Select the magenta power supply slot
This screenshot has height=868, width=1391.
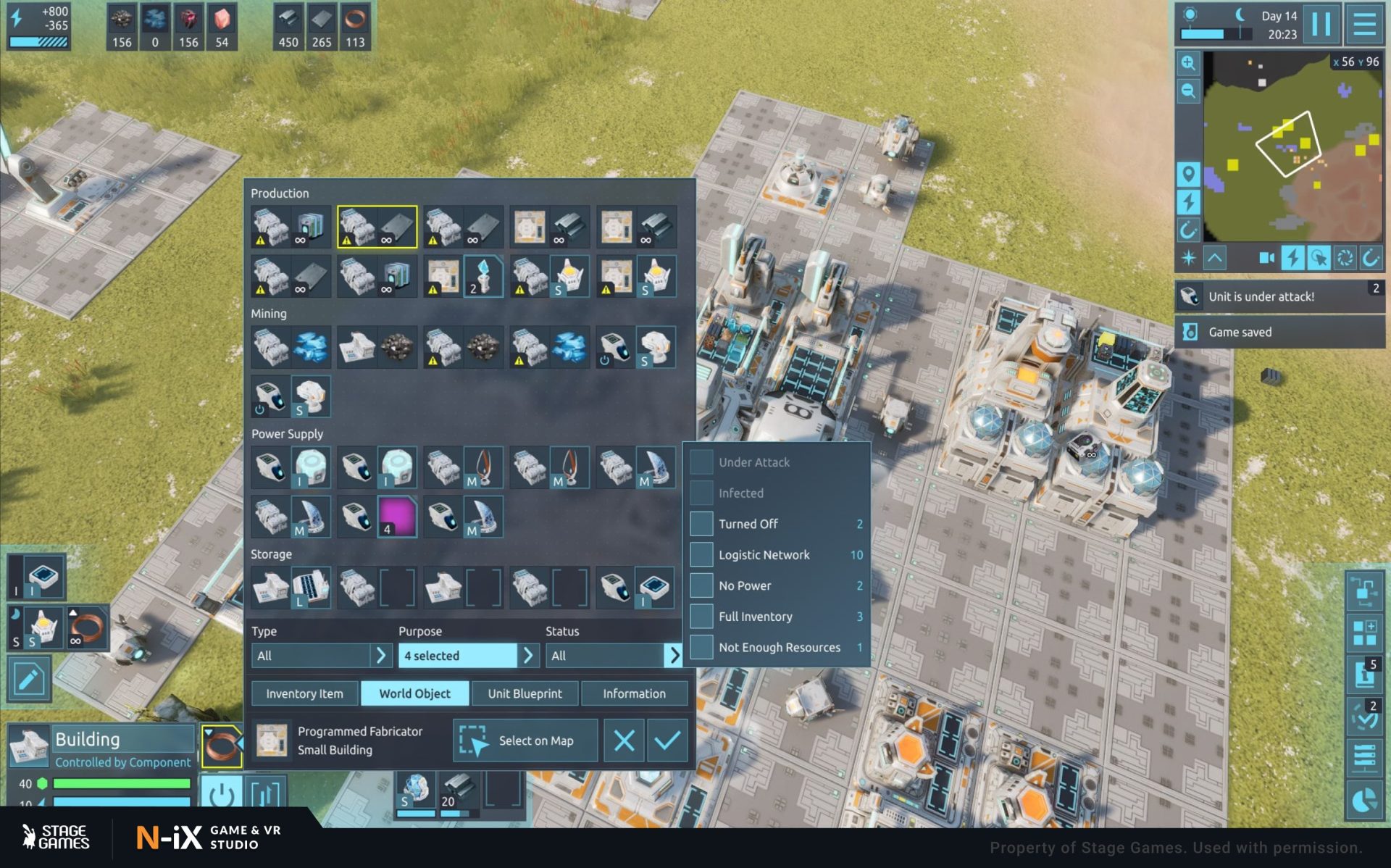coord(396,517)
